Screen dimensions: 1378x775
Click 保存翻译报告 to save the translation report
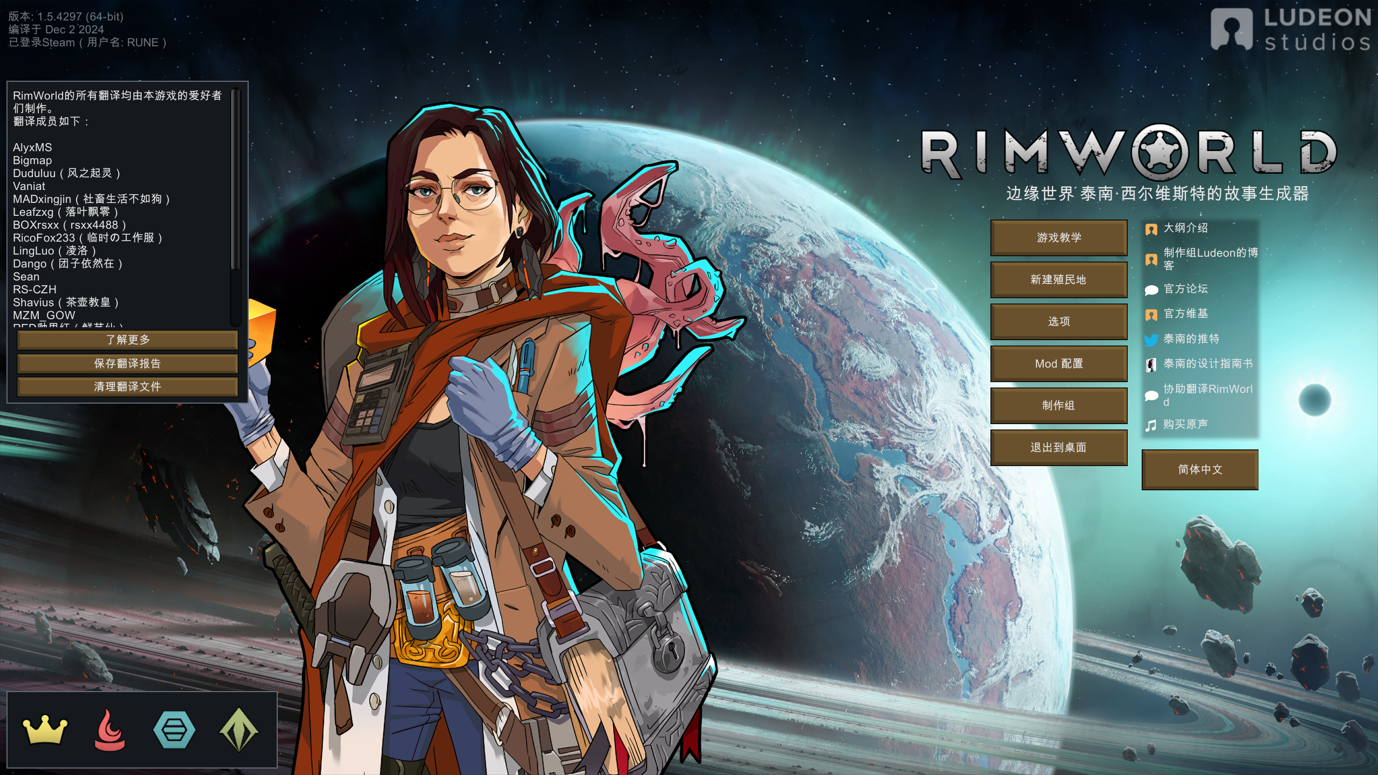click(x=125, y=363)
